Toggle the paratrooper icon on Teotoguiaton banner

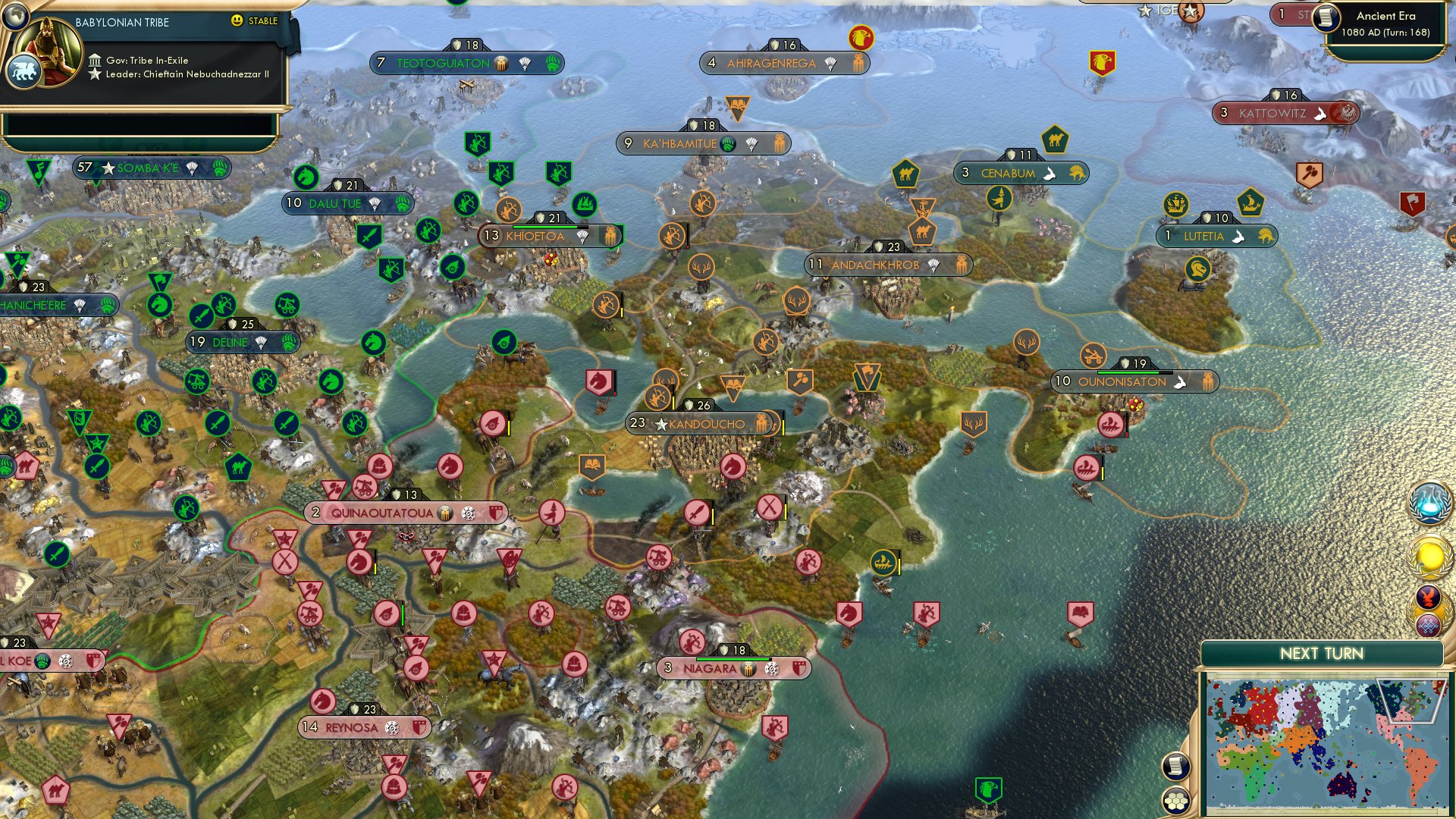(x=524, y=64)
